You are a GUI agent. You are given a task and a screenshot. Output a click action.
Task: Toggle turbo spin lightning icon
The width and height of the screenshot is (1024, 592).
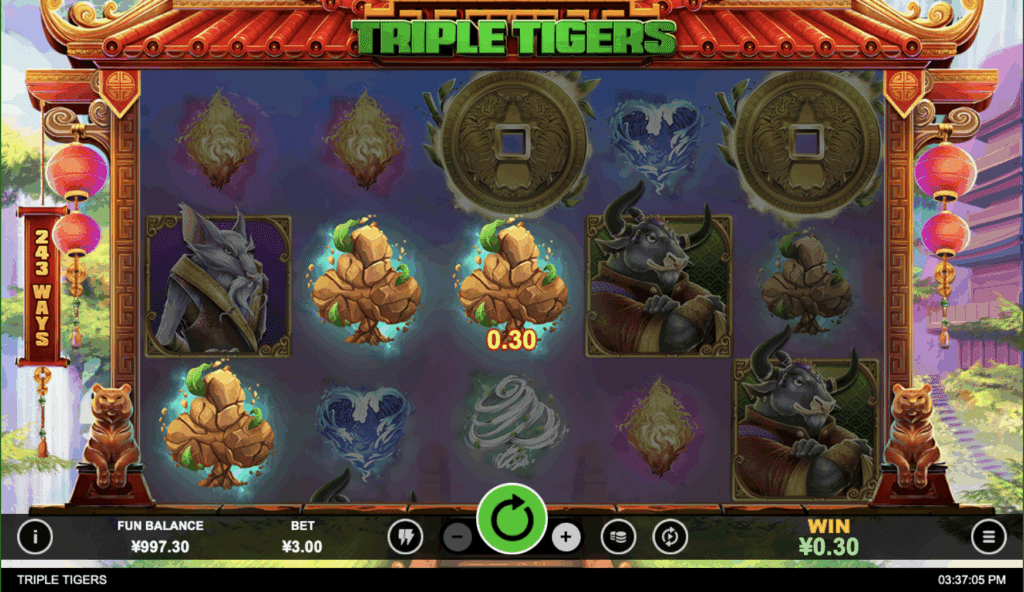[x=405, y=537]
